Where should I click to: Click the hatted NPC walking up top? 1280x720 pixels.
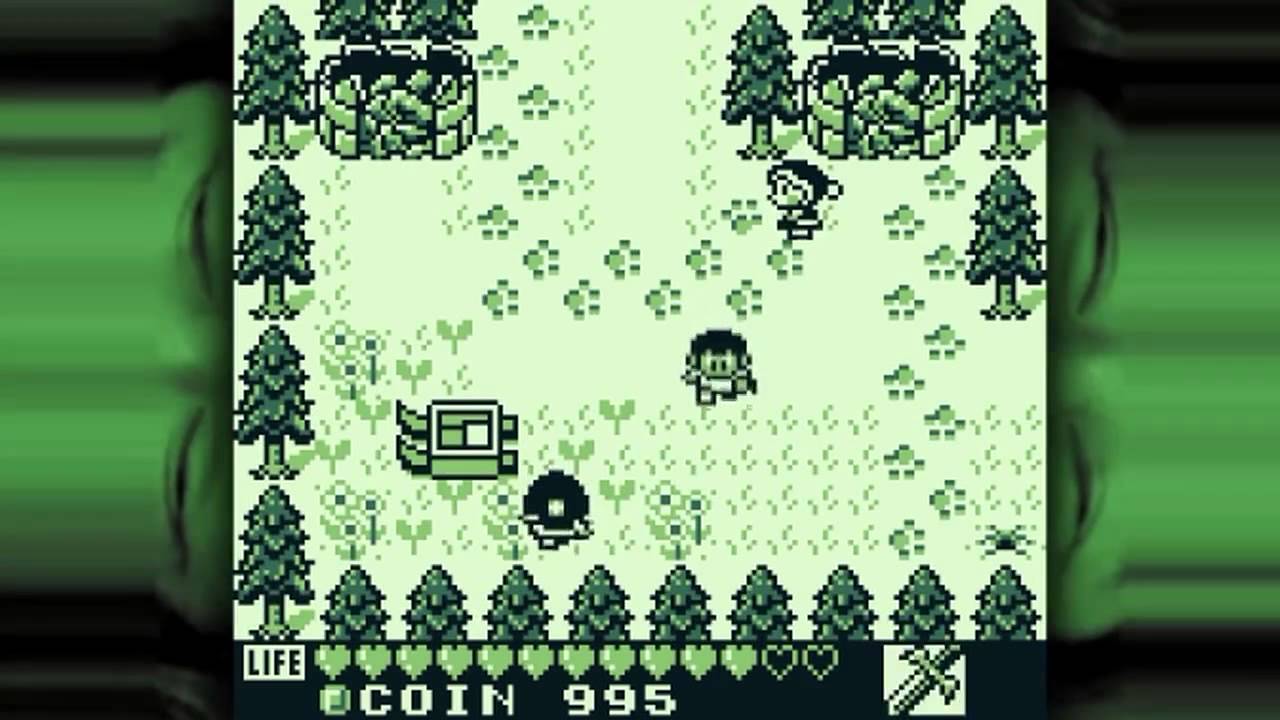(x=800, y=195)
